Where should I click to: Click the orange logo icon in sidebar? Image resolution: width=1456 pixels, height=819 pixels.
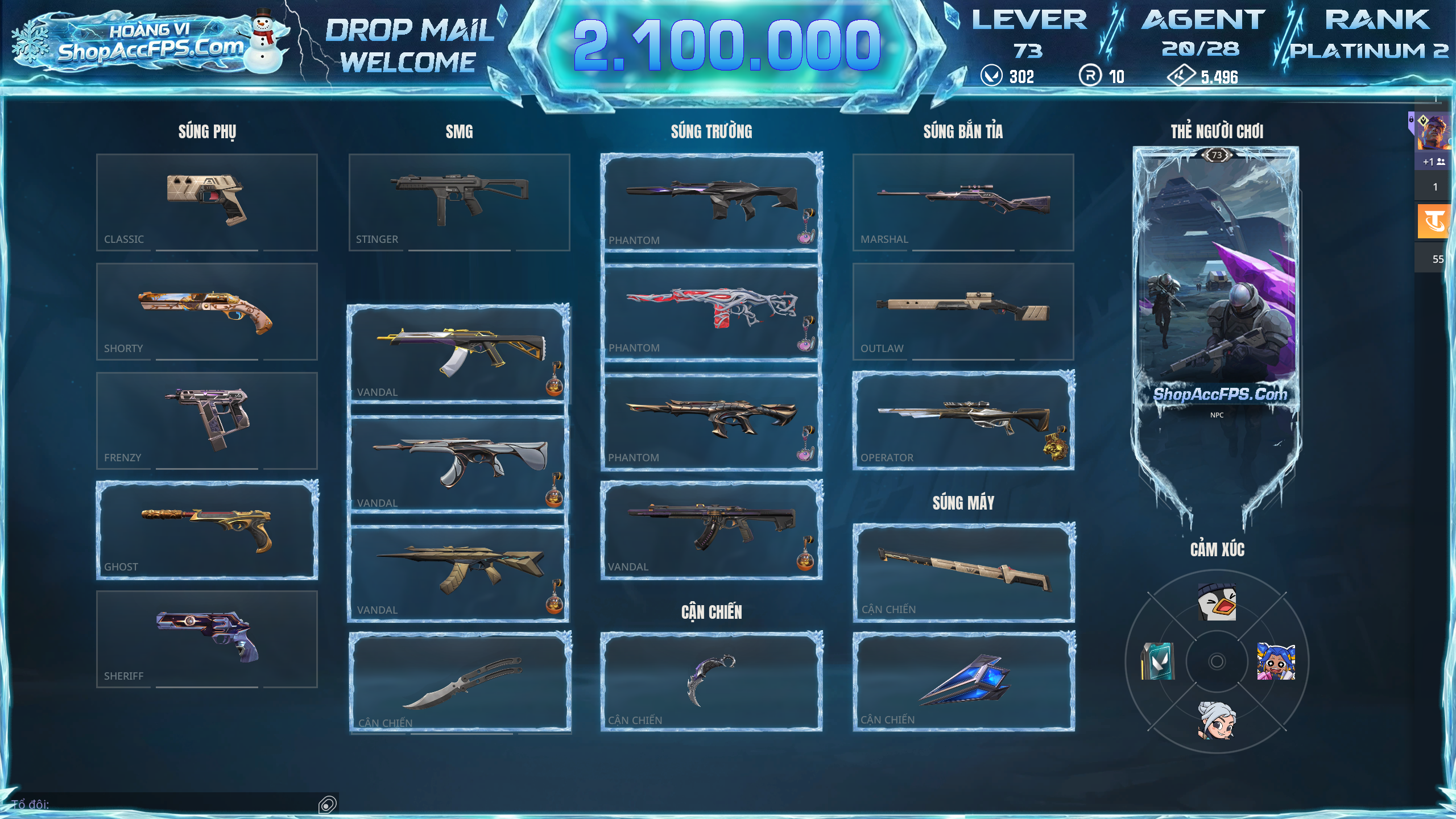coord(1434,221)
